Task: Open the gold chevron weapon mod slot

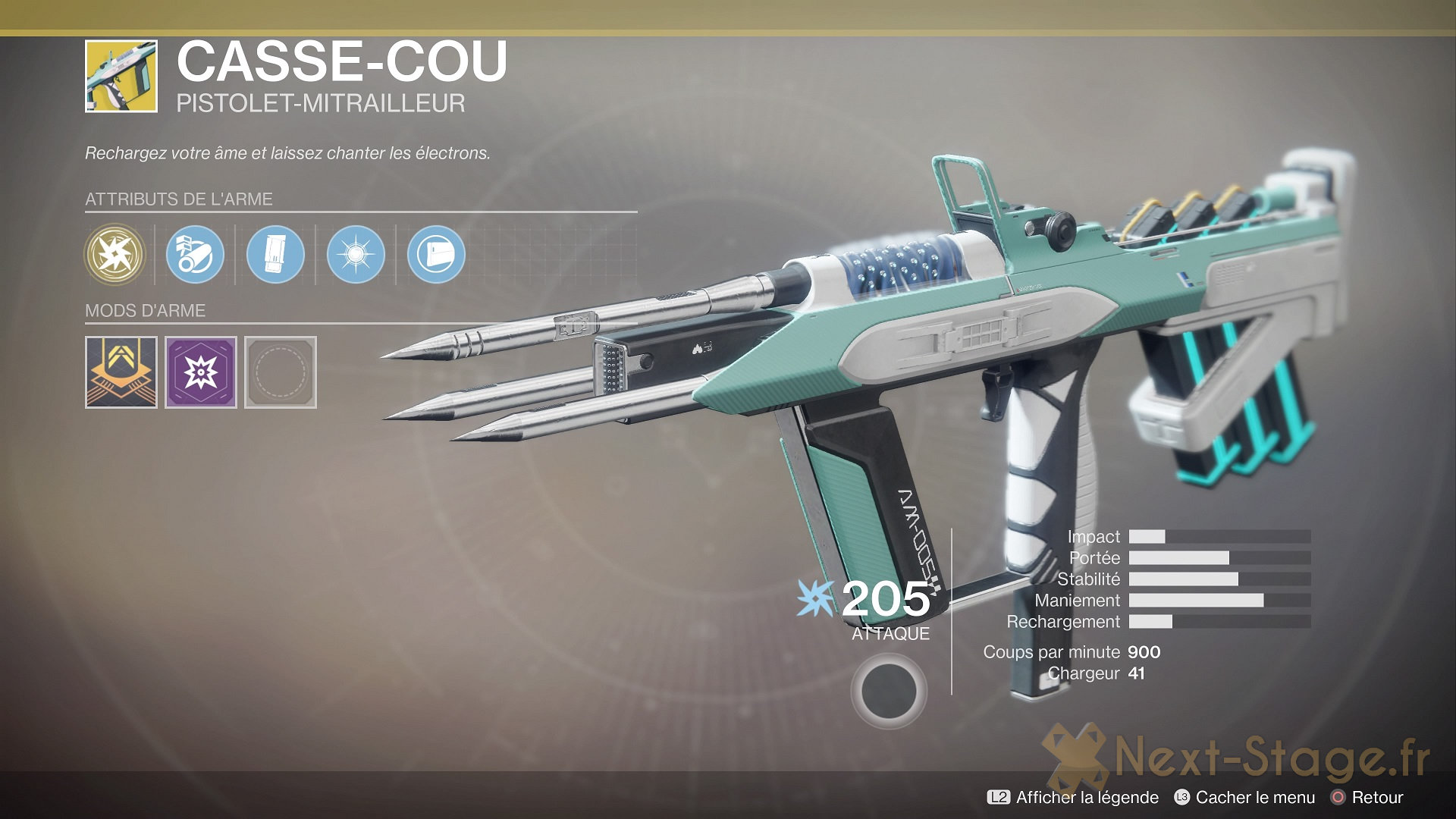Action: coord(121,372)
